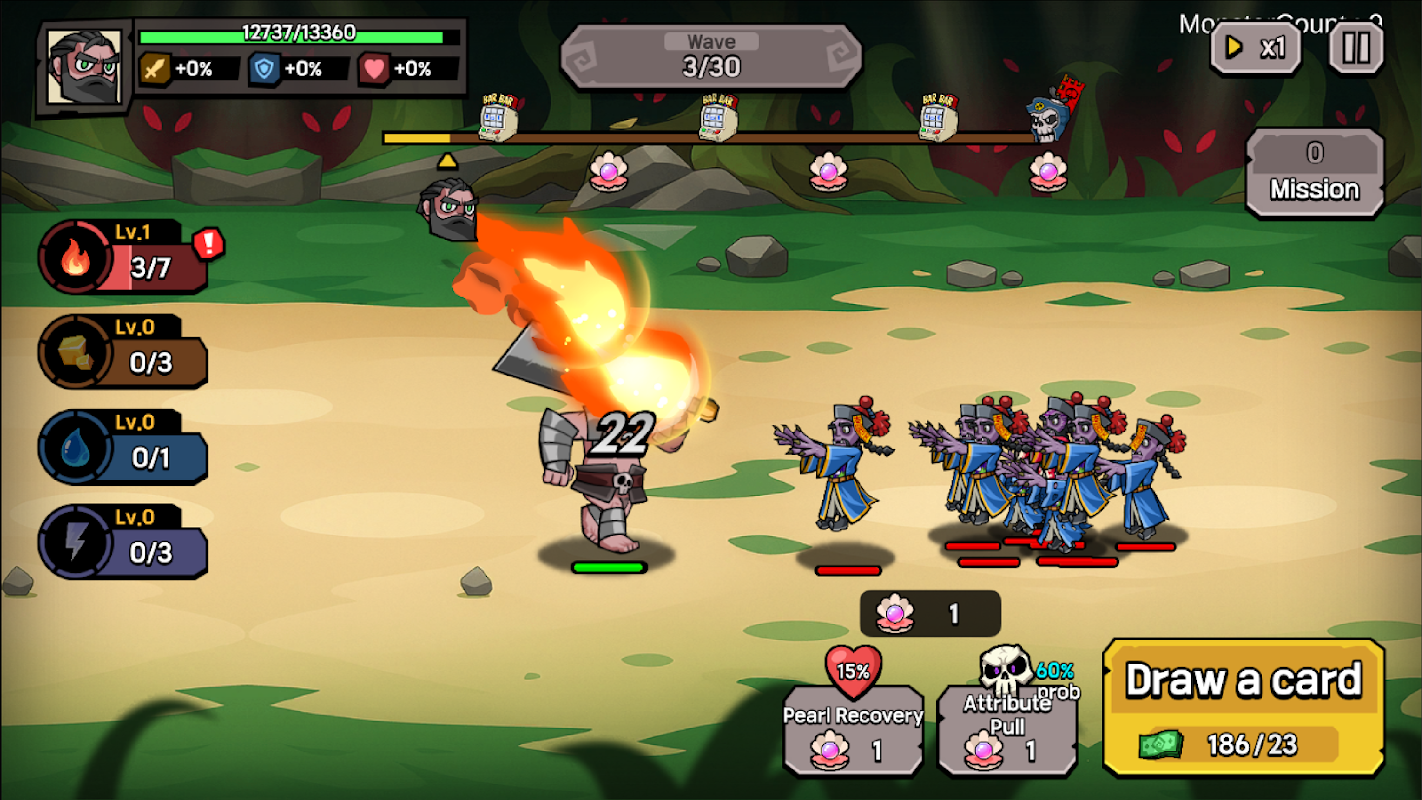Activate the Attribute Pull skill

(x=1007, y=730)
